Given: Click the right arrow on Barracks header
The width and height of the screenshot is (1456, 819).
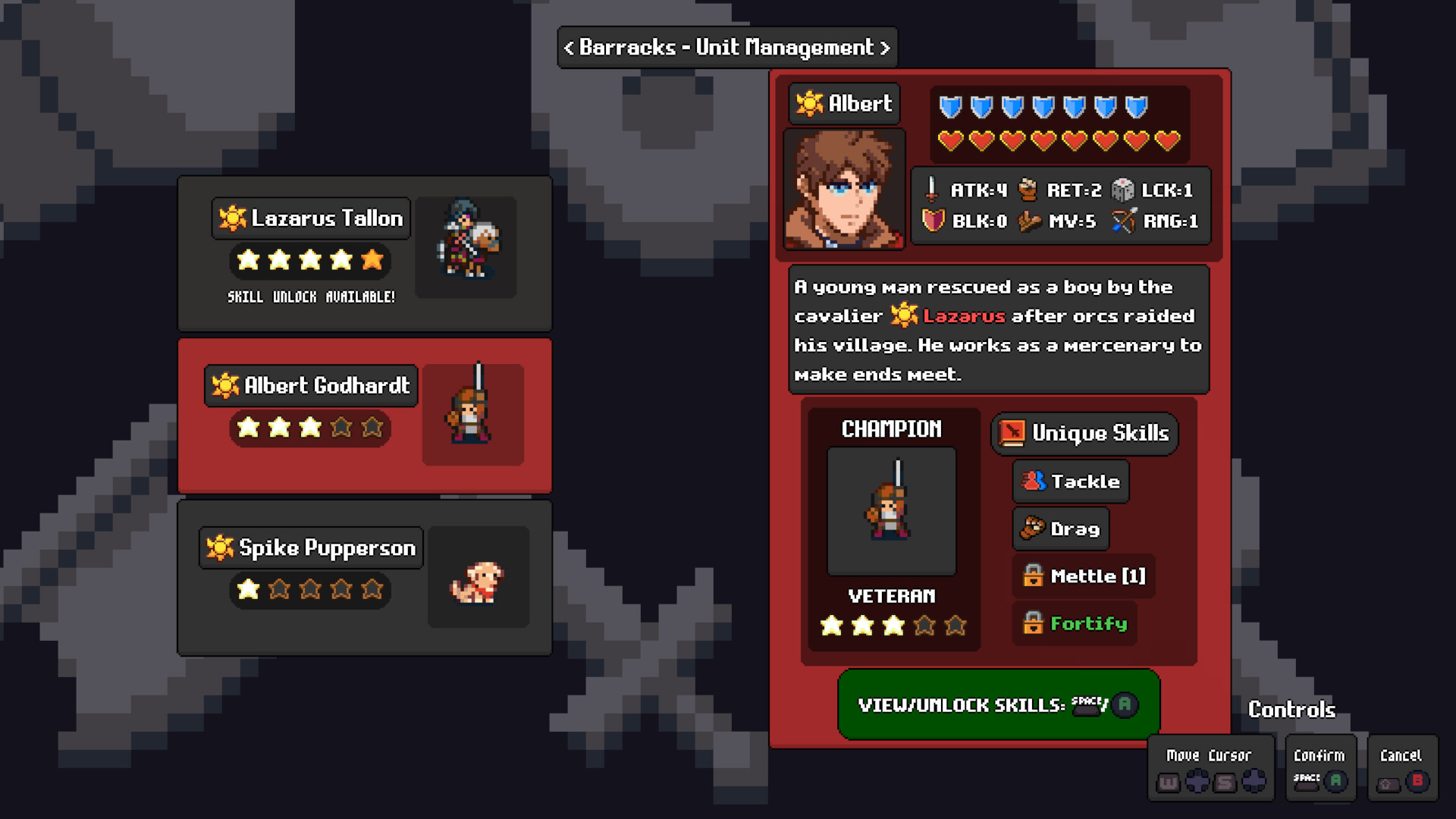Looking at the screenshot, I should (886, 47).
